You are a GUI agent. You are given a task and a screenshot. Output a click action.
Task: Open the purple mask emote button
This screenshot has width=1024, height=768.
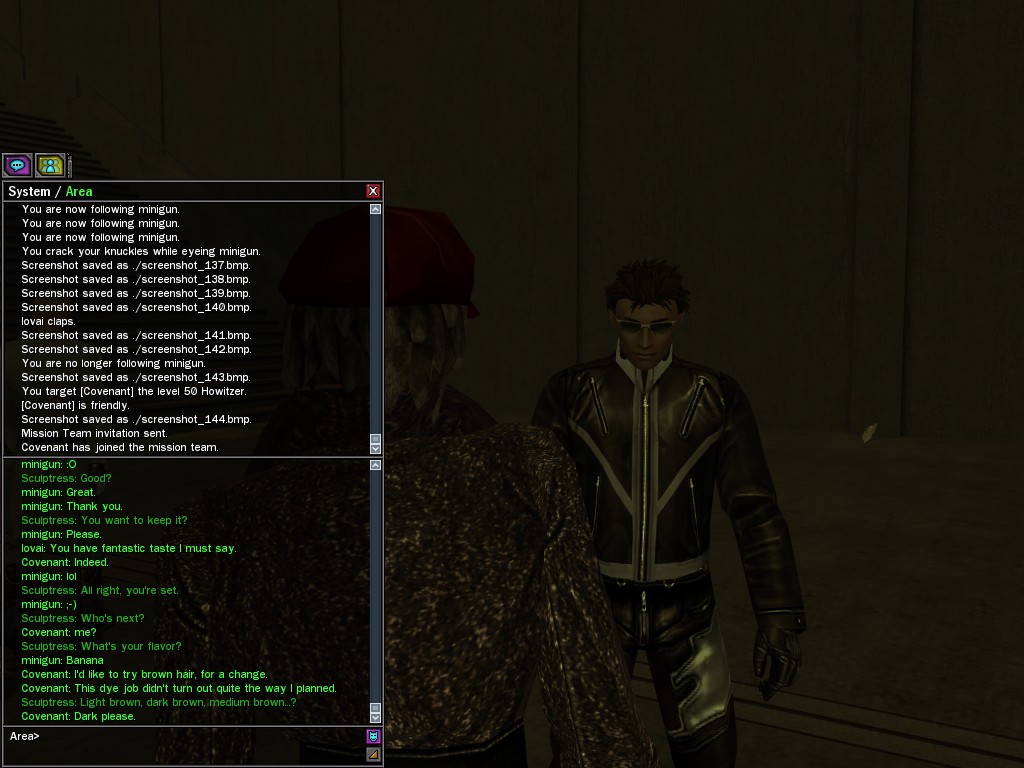click(373, 736)
